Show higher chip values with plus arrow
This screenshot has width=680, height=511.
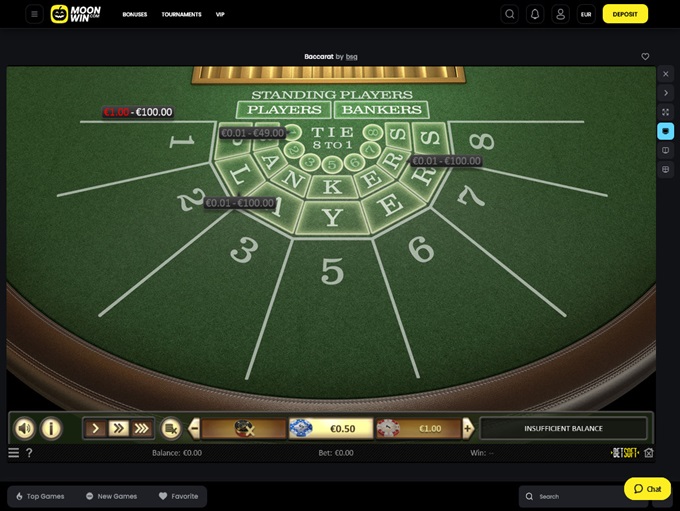(x=467, y=429)
